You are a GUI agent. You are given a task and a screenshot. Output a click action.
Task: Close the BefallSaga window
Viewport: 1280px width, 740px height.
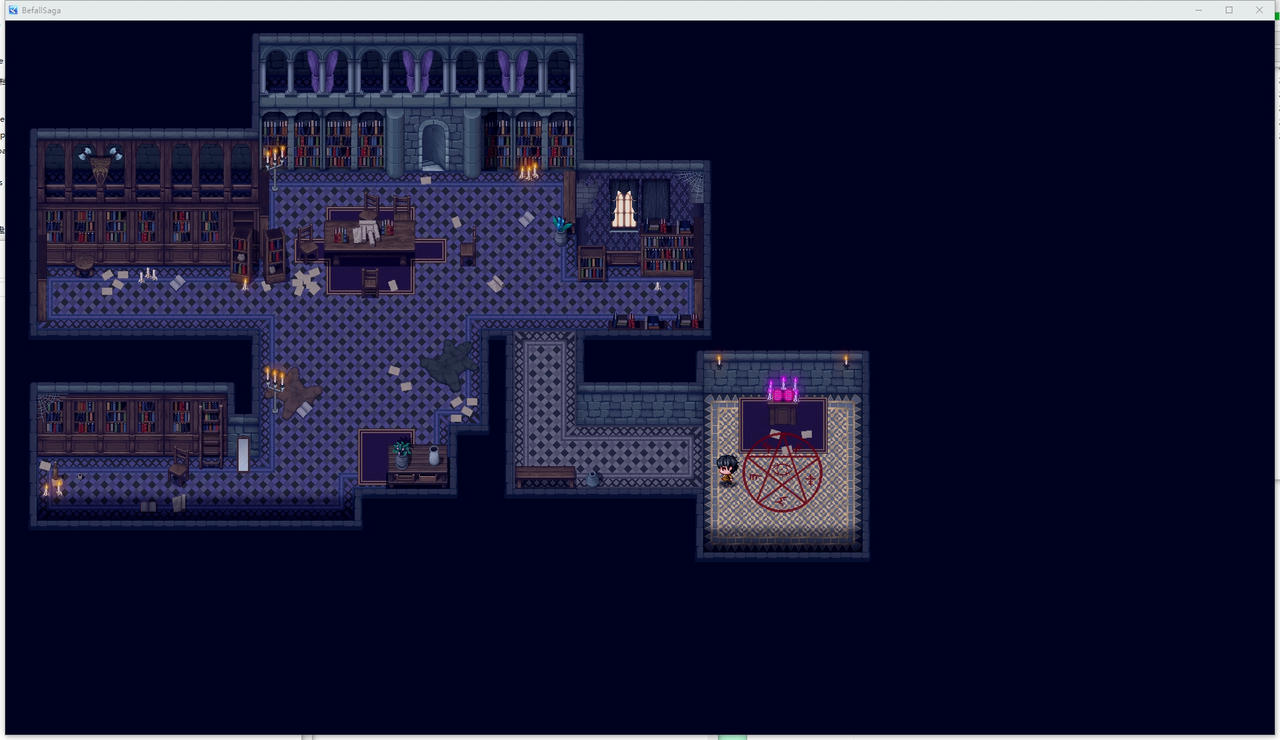(1259, 10)
